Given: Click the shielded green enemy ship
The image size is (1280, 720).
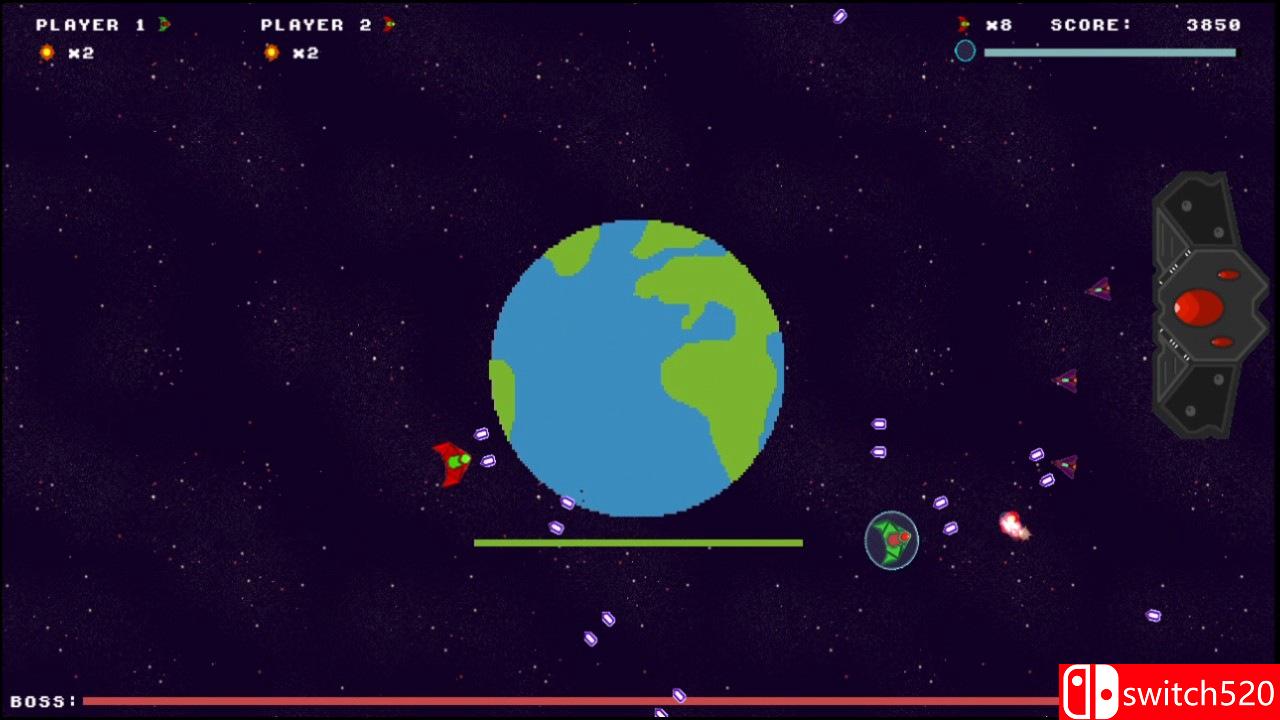Looking at the screenshot, I should [x=890, y=540].
